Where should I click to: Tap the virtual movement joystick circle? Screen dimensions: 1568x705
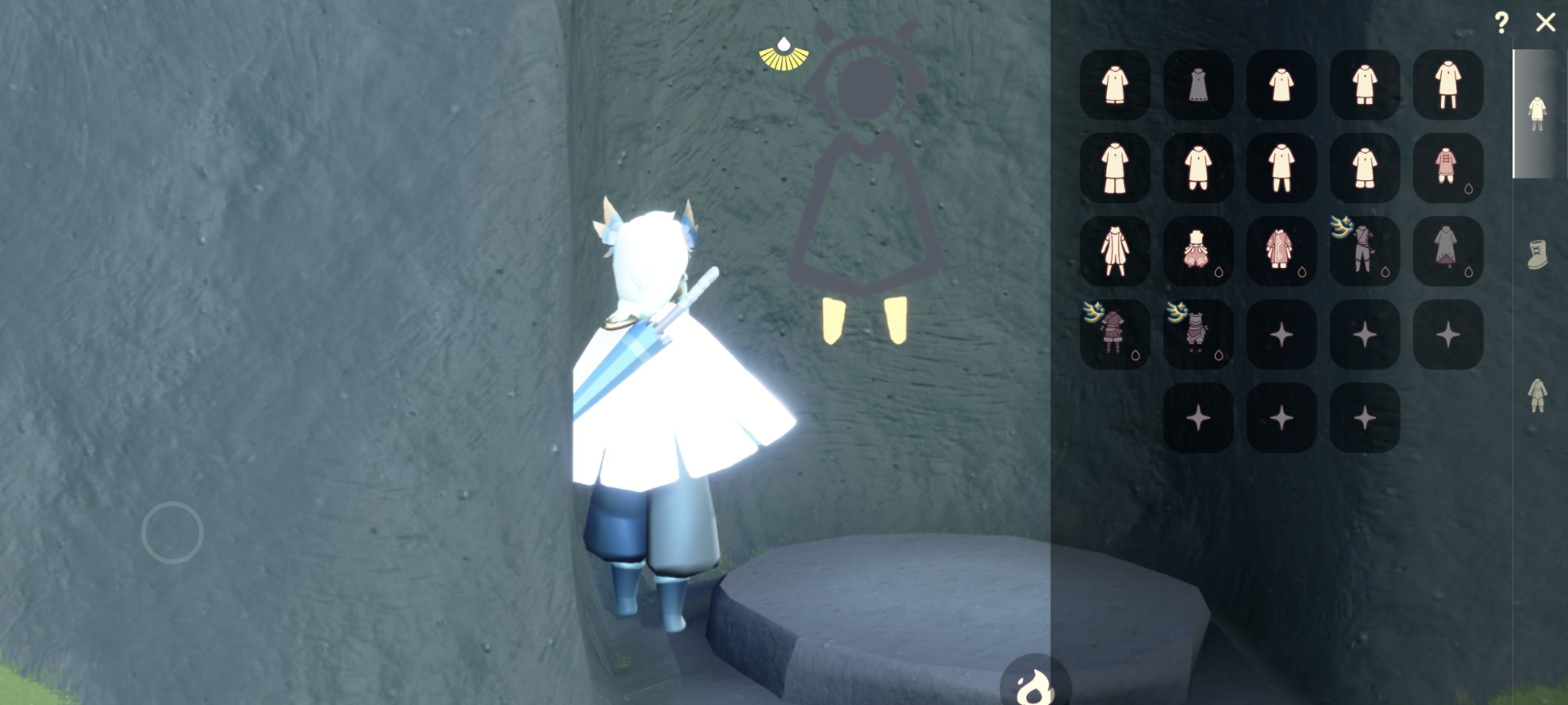[x=172, y=531]
